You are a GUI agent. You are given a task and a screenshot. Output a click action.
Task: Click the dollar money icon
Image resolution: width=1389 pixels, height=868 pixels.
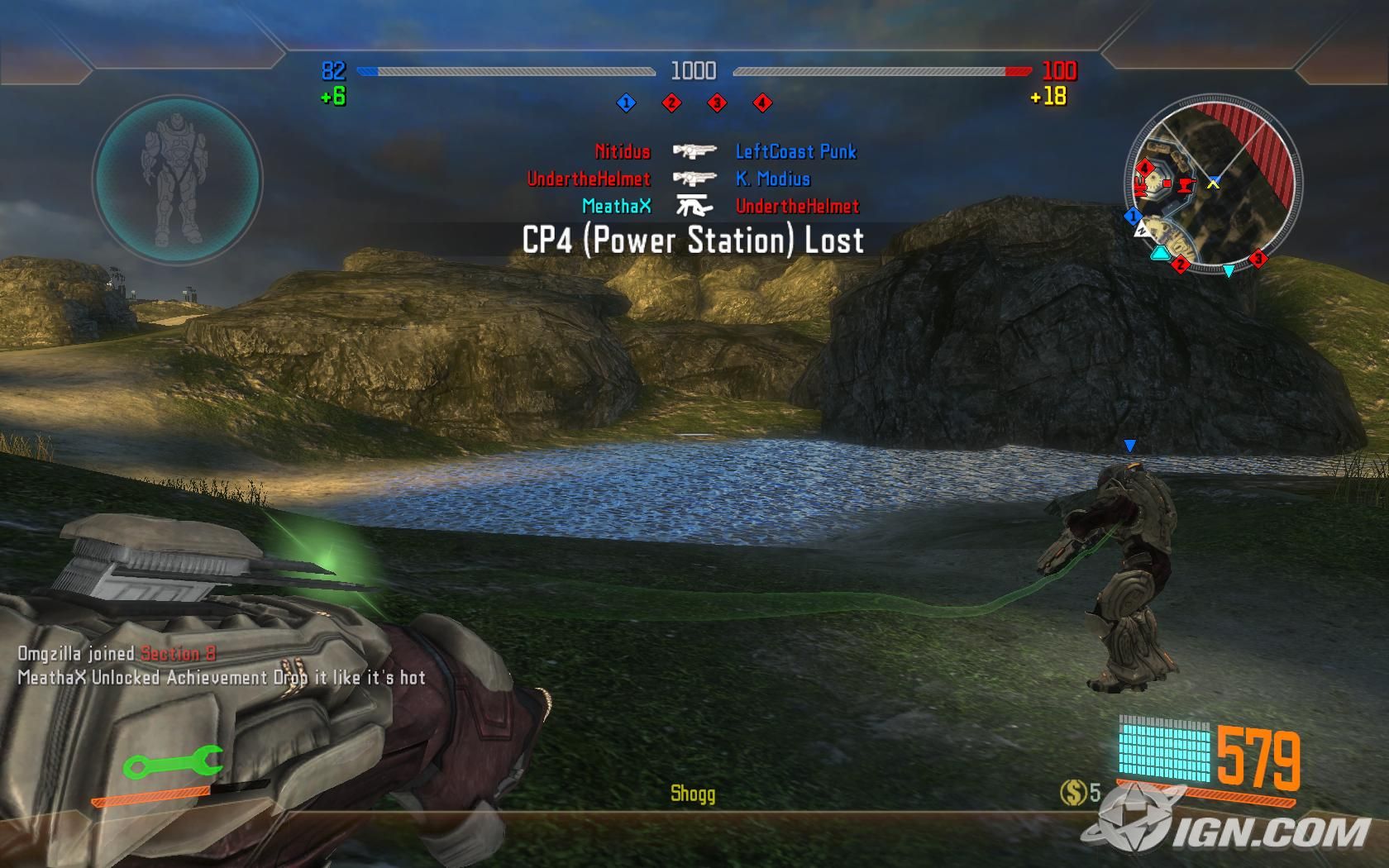pyautogui.click(x=1072, y=793)
